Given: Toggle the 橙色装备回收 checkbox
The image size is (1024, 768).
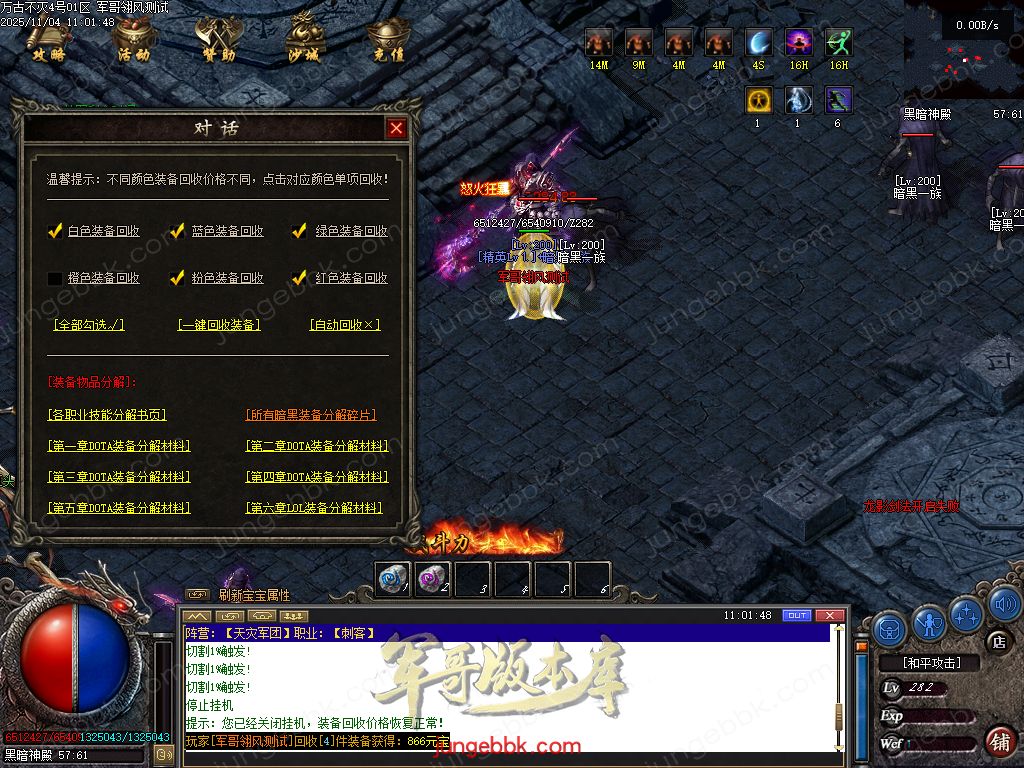Looking at the screenshot, I should tap(56, 278).
